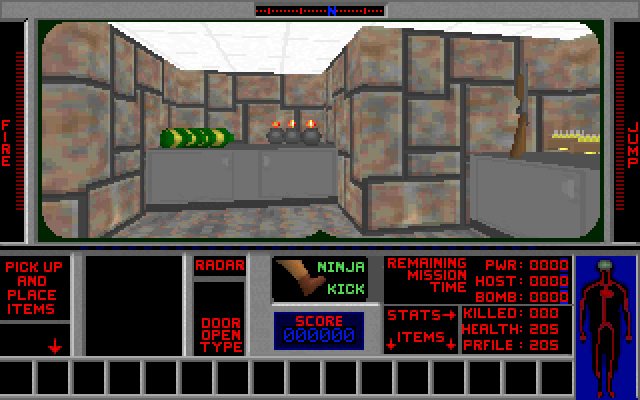Select the Pick Up and Place Items button
This screenshot has height=400, width=640.
34,288
